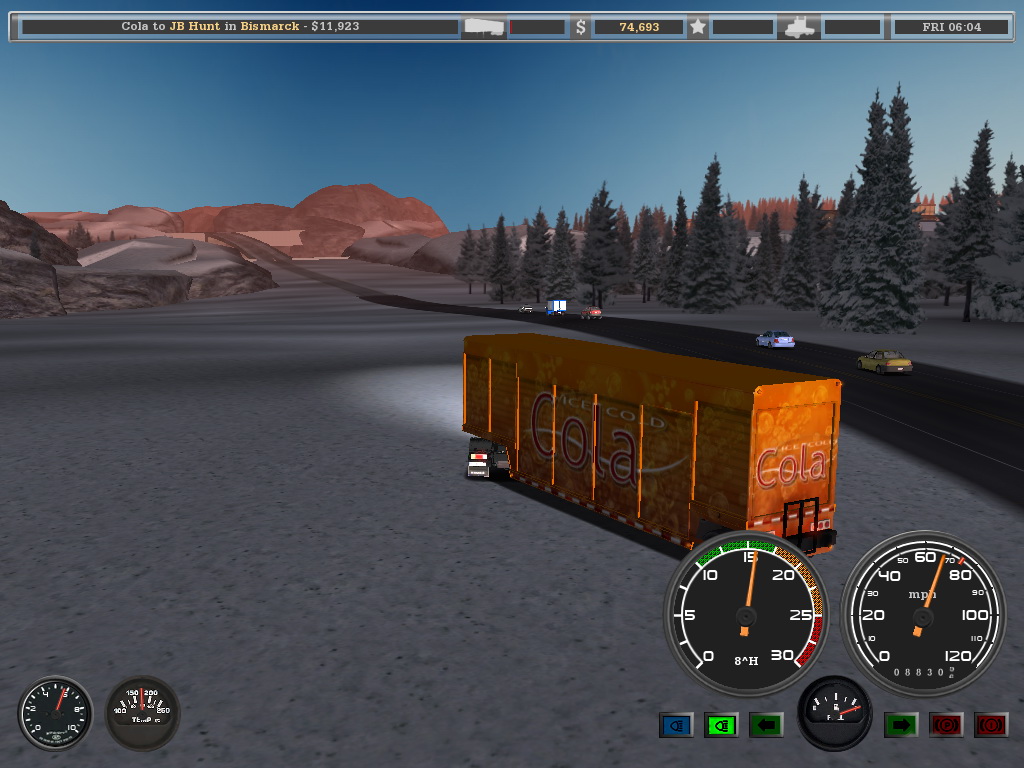Toggle the red parking brake indicator
1024x768 pixels.
[x=946, y=724]
